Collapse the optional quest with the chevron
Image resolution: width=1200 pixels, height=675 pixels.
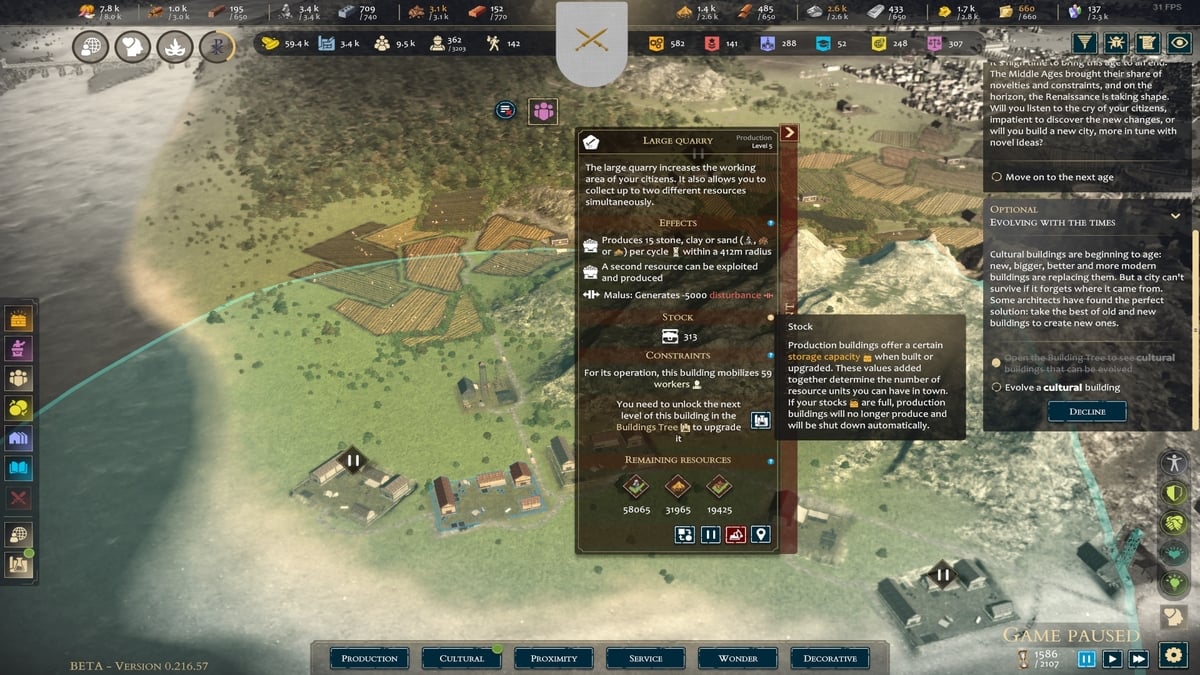point(1176,215)
